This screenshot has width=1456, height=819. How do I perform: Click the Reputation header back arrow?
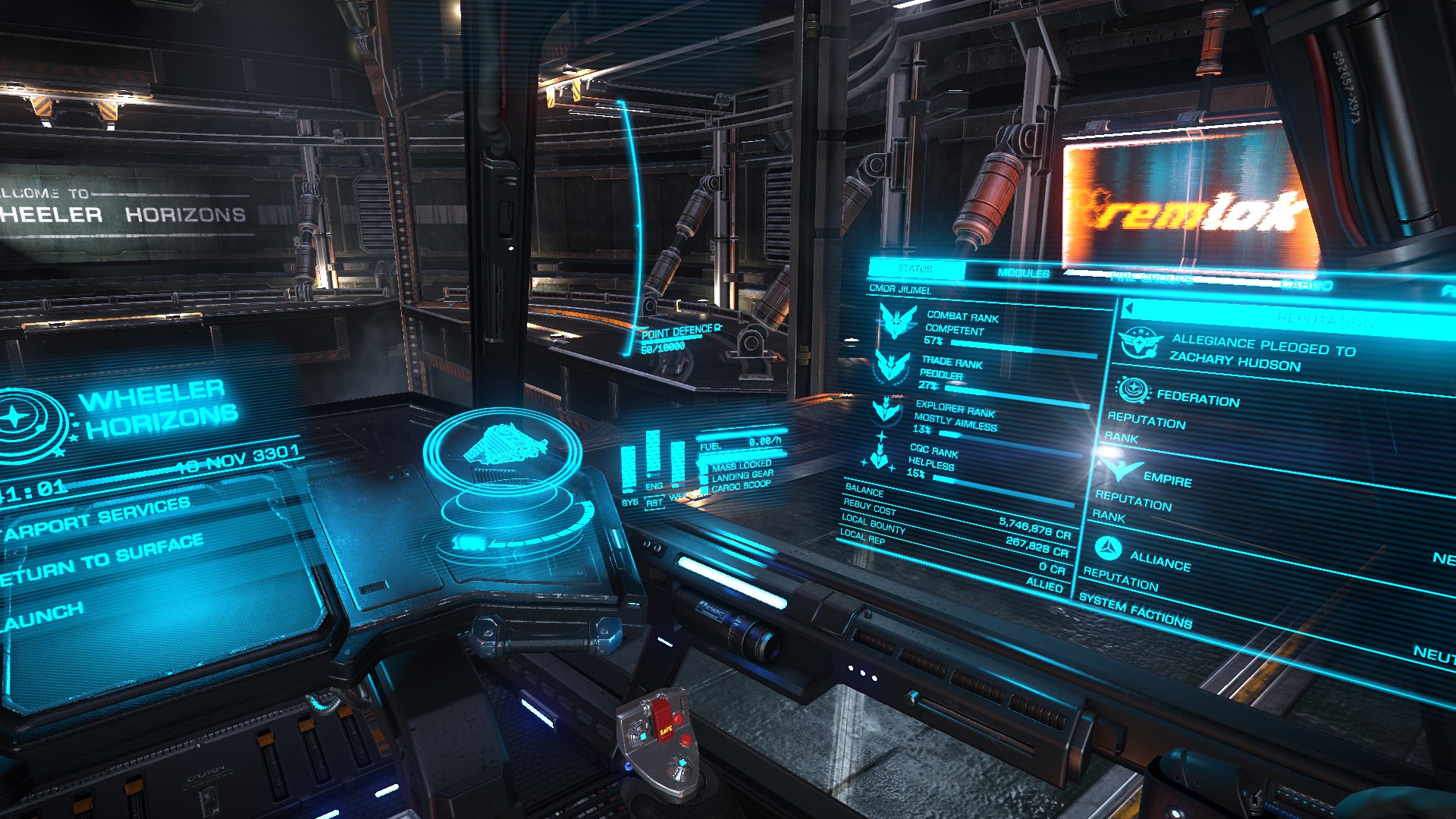tap(1129, 309)
